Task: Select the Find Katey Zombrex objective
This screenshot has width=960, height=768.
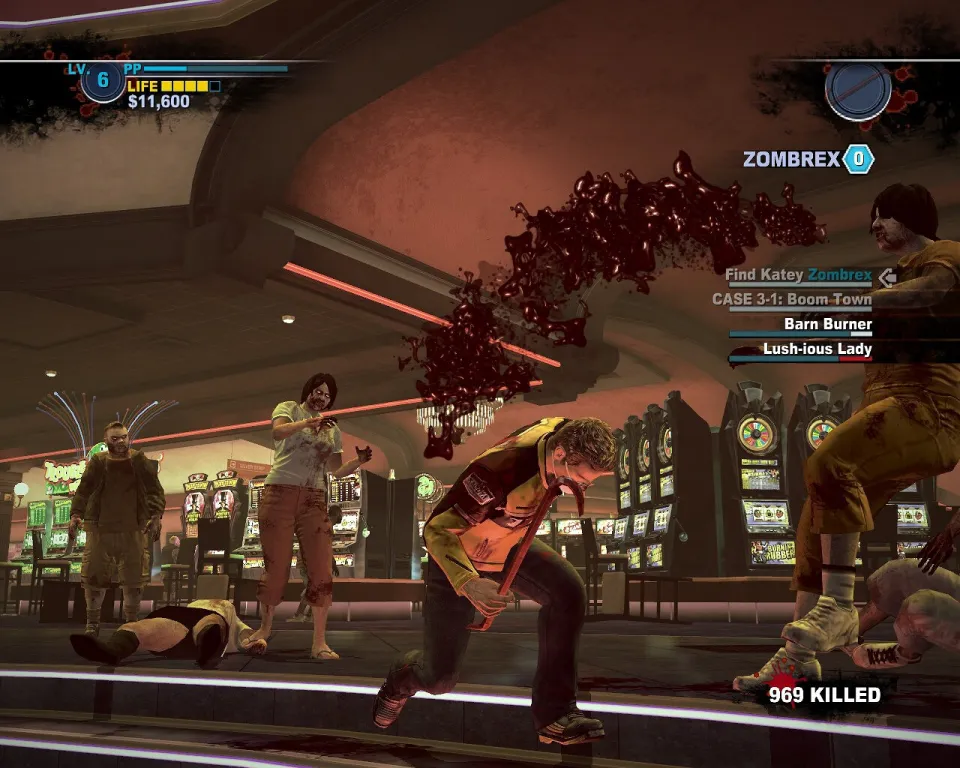Action: click(798, 275)
